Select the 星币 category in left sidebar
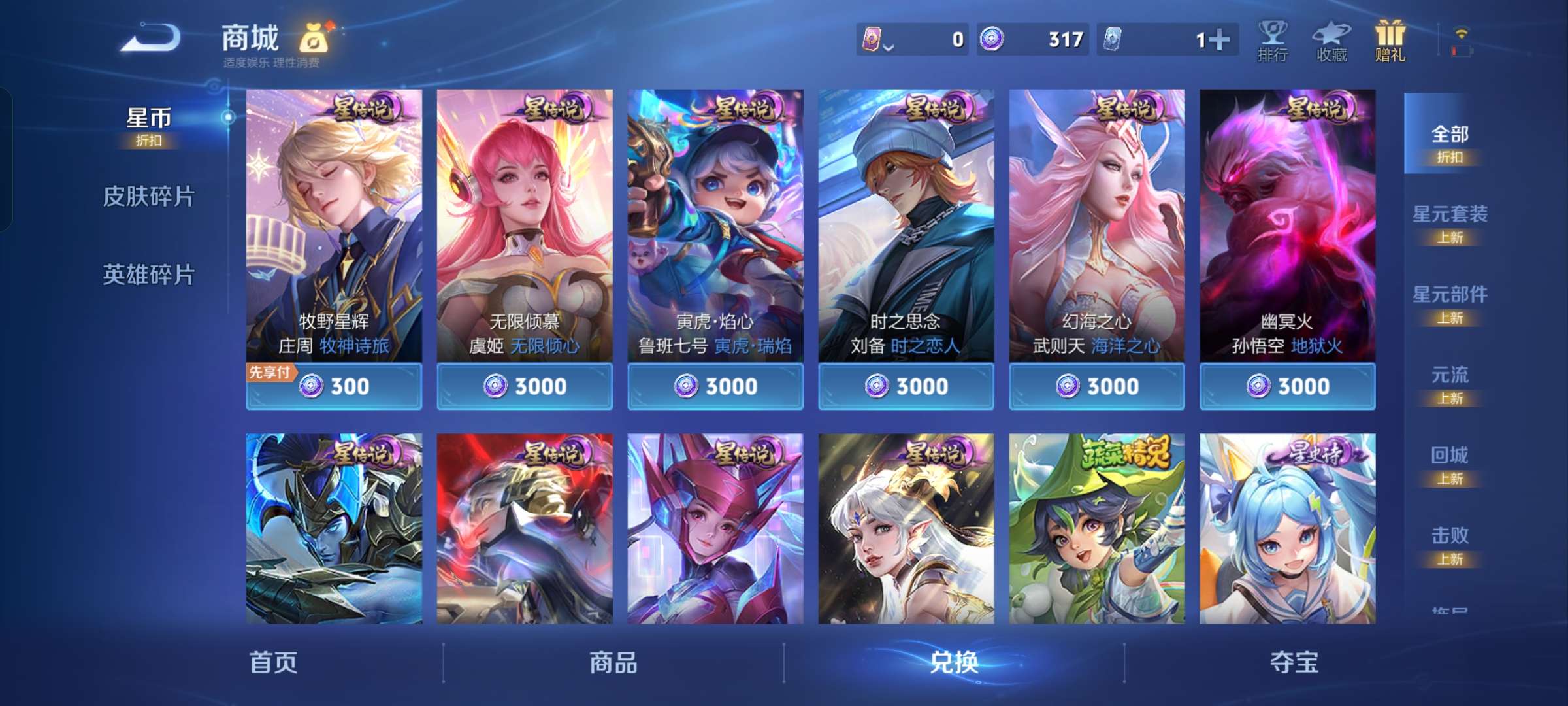 coord(150,118)
